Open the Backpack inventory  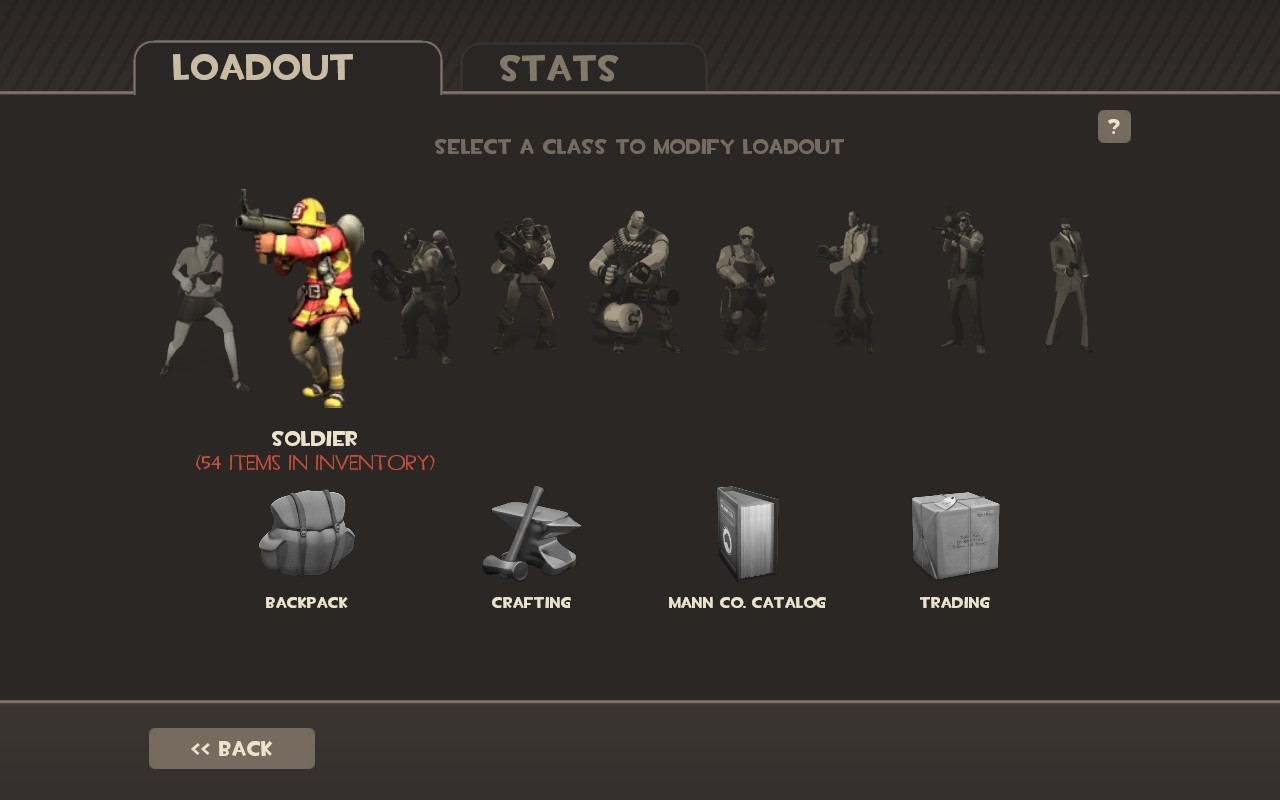tap(306, 535)
